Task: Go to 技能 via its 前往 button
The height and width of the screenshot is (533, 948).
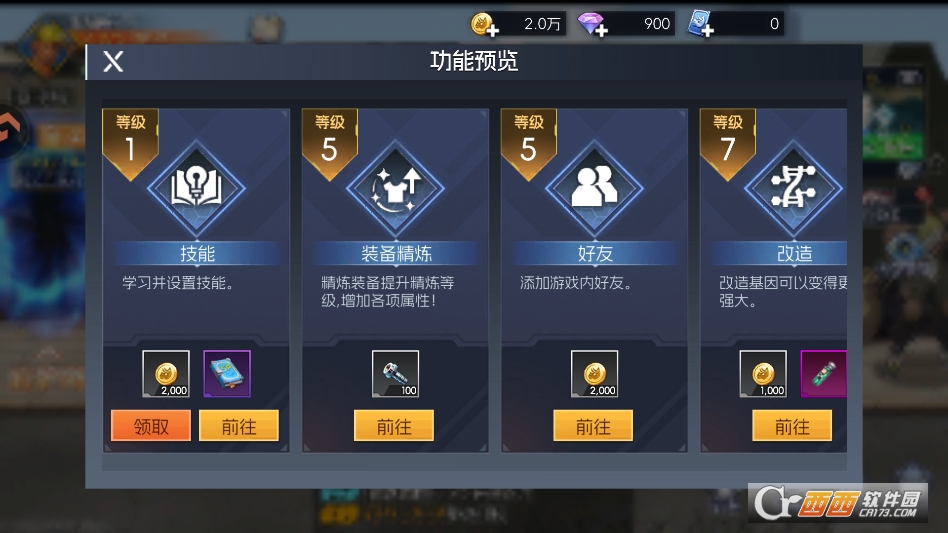Action: pyautogui.click(x=238, y=426)
